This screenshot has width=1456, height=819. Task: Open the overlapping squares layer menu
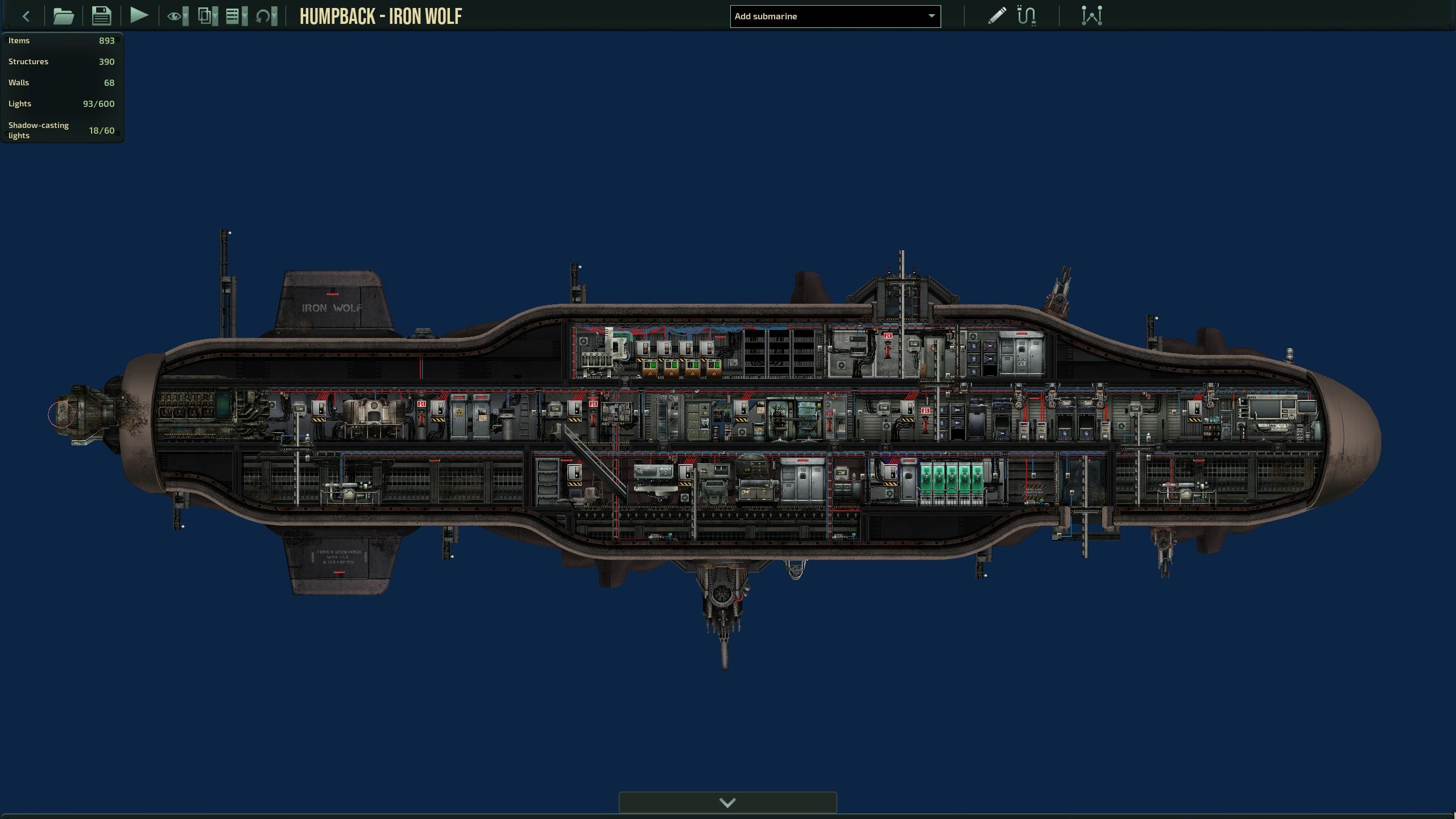(207, 16)
